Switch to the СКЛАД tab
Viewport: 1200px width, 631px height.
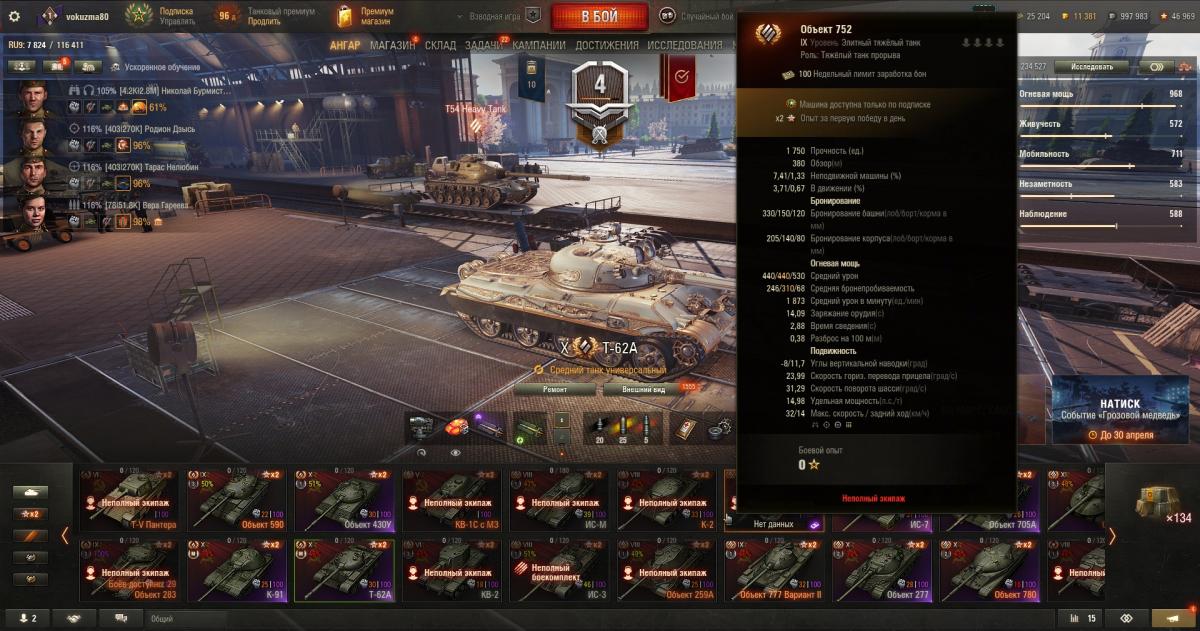click(440, 45)
